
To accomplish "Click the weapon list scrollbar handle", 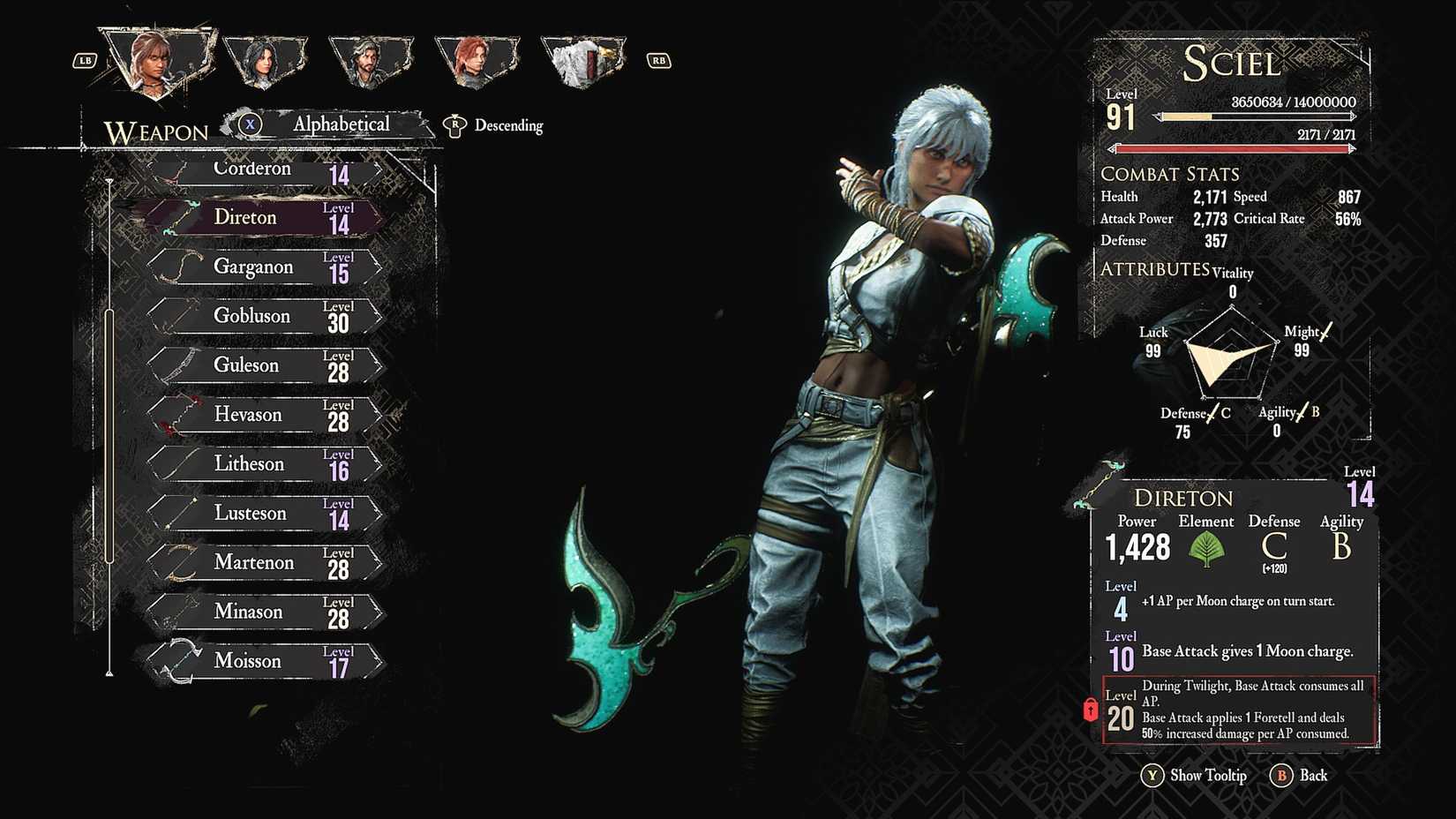I will click(109, 435).
